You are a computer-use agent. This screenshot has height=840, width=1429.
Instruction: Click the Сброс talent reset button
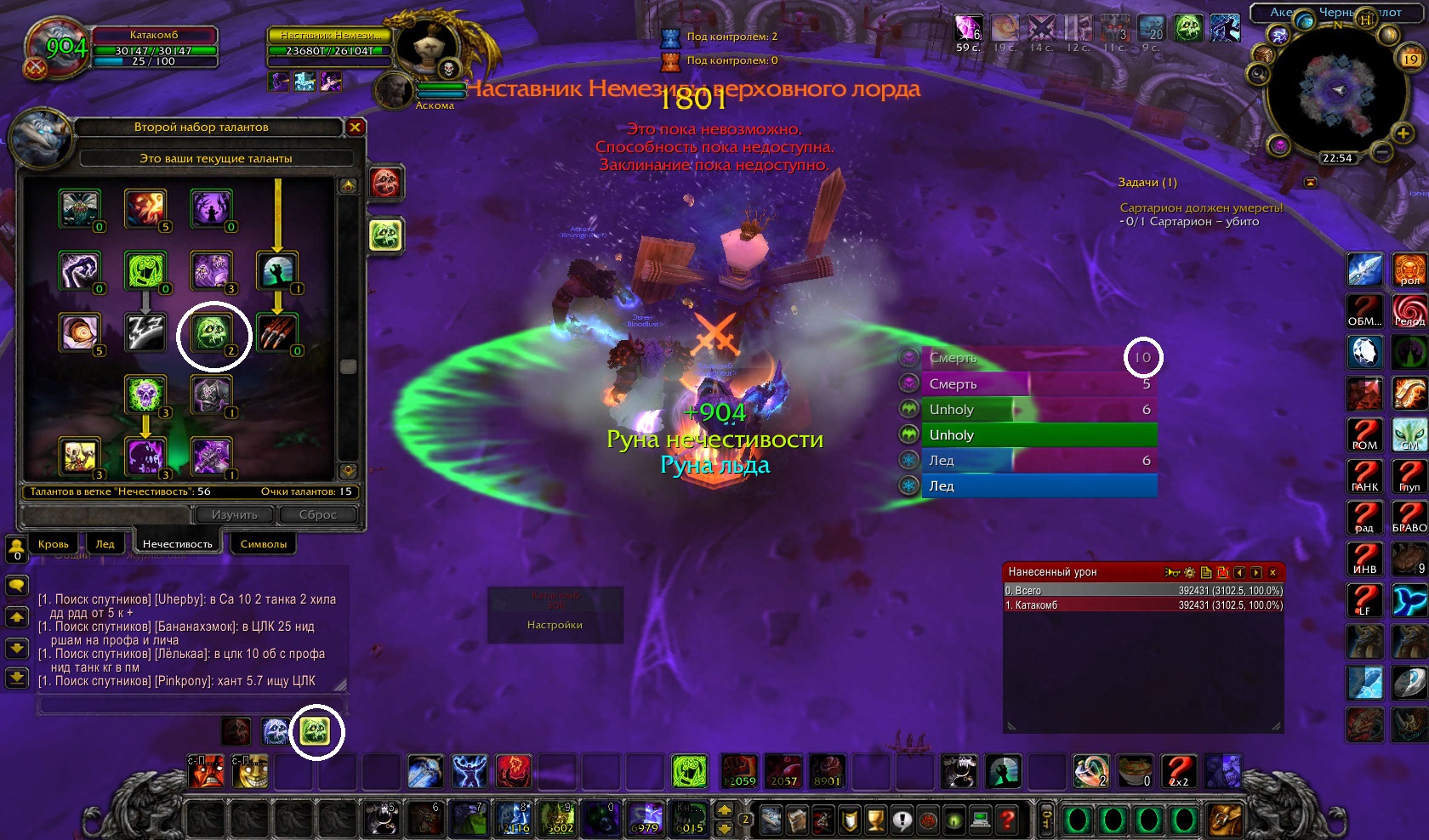point(317,514)
